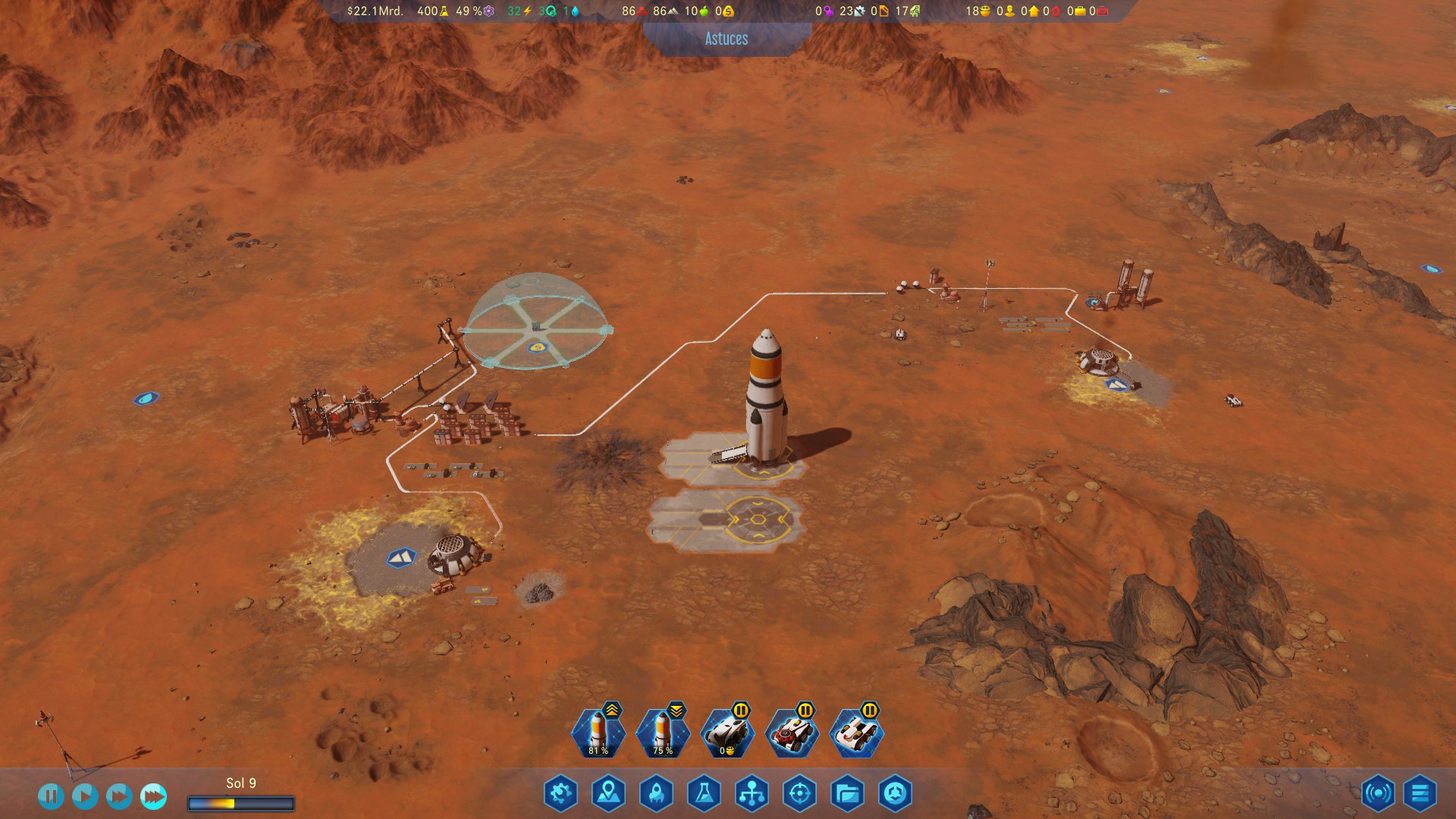Show the hierarchy tree command center

point(752,794)
